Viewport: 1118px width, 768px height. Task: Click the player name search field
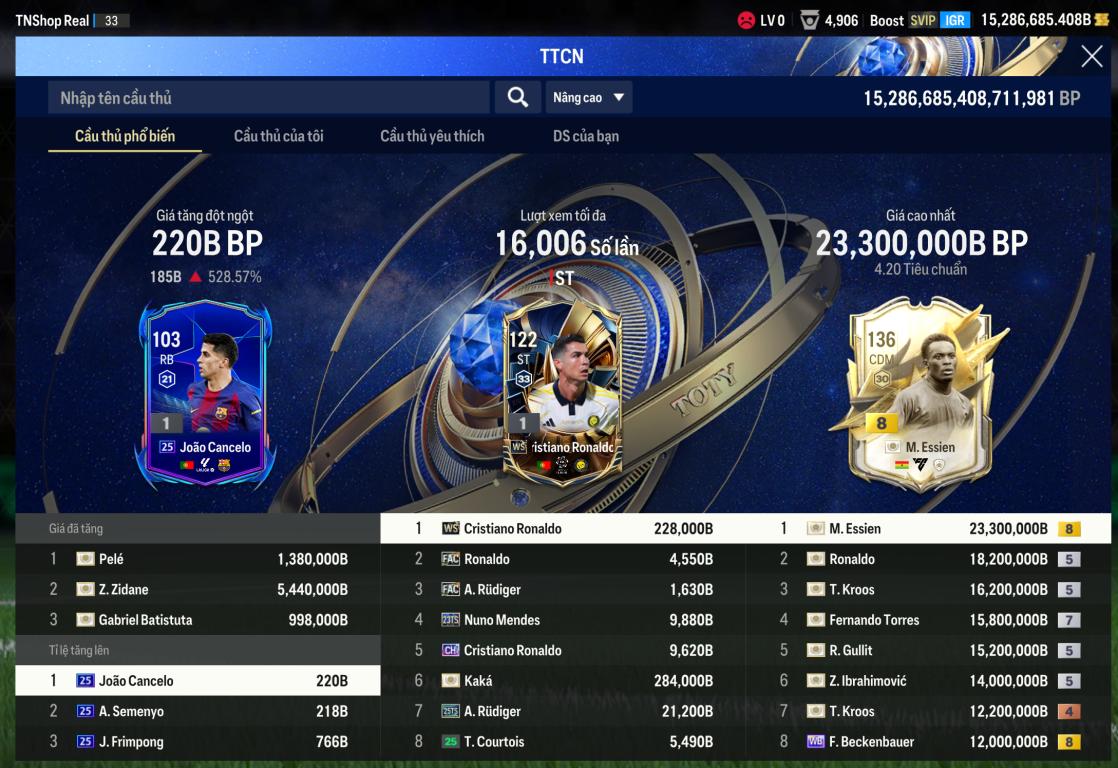tap(268, 98)
